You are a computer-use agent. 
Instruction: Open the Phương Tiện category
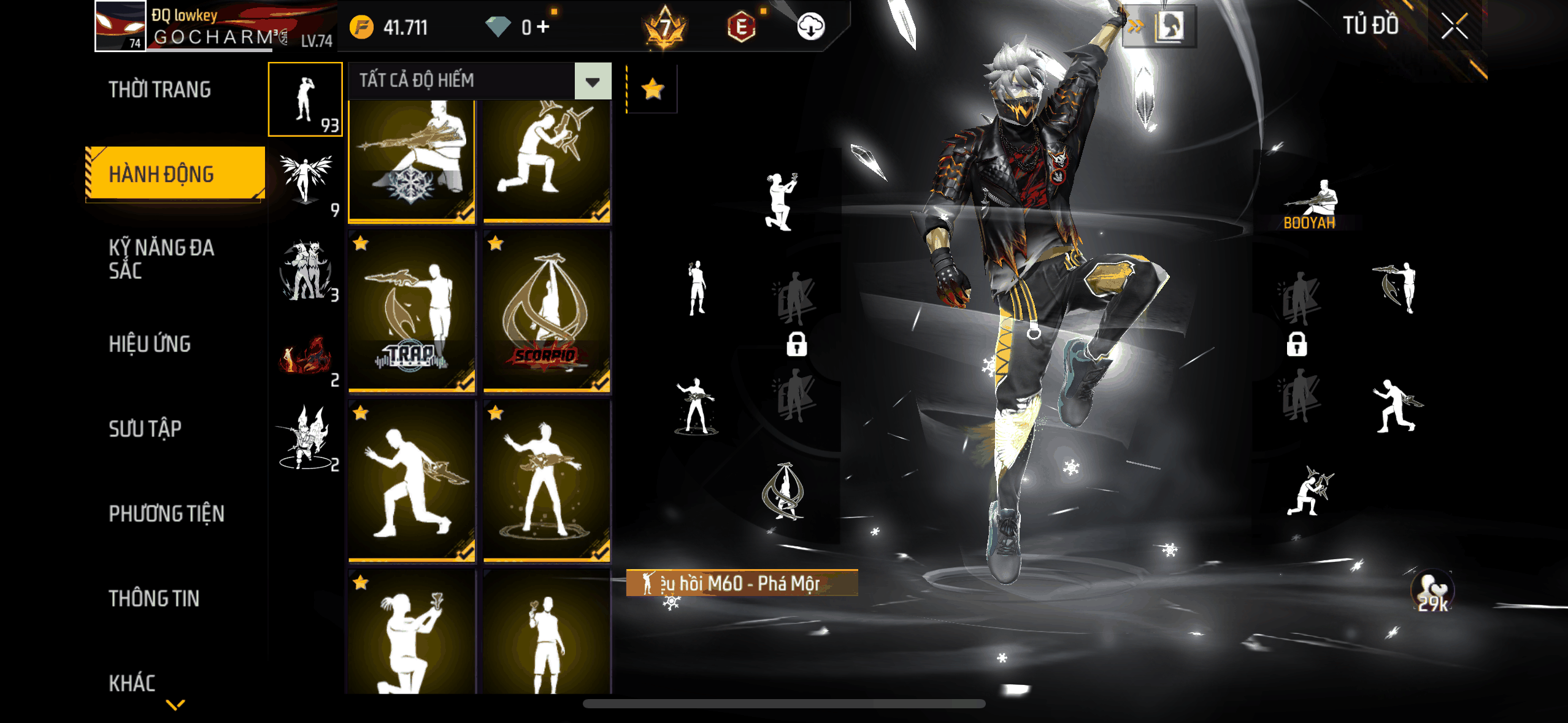click(x=166, y=513)
